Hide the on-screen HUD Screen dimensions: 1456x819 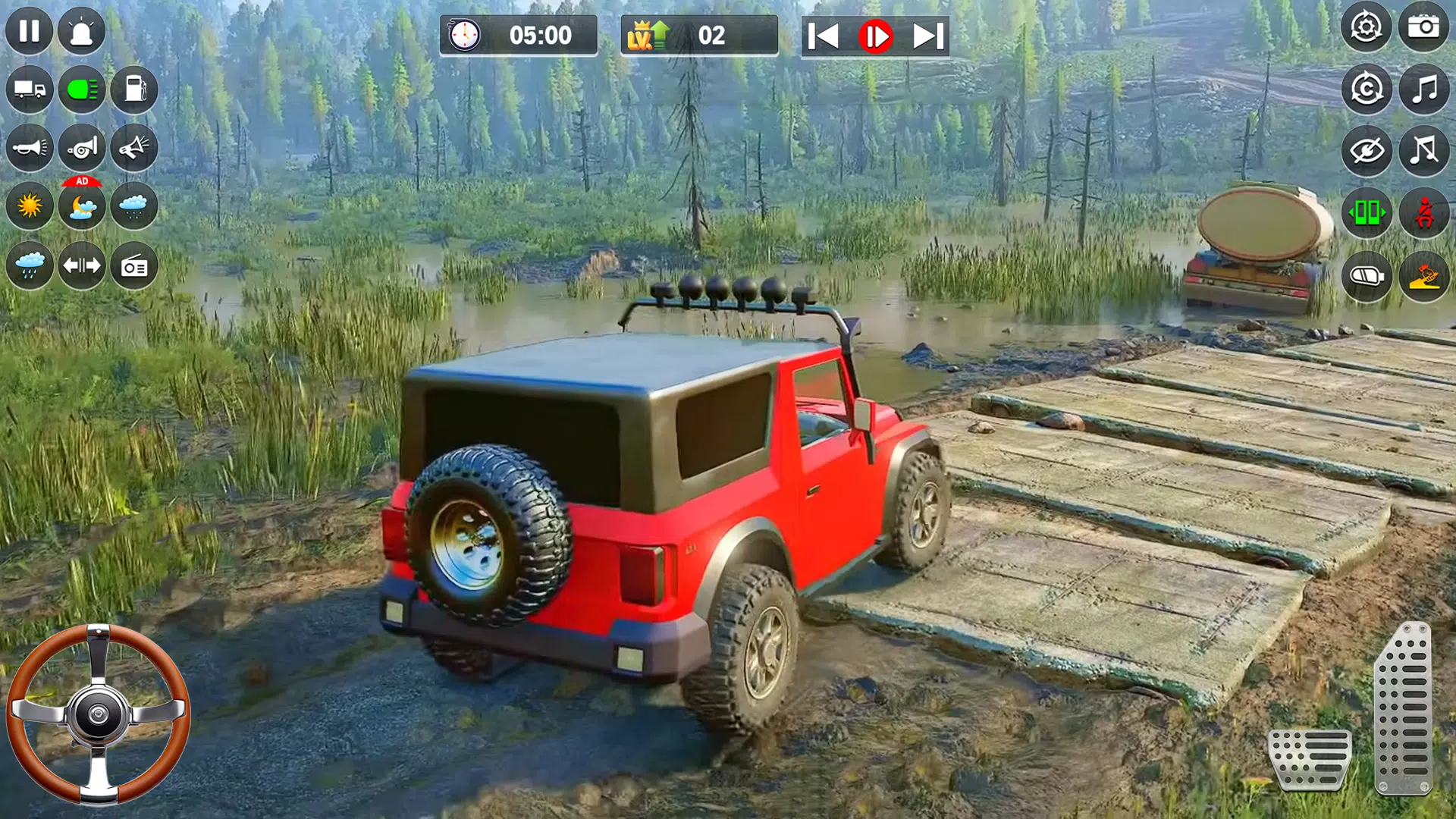(x=1369, y=149)
